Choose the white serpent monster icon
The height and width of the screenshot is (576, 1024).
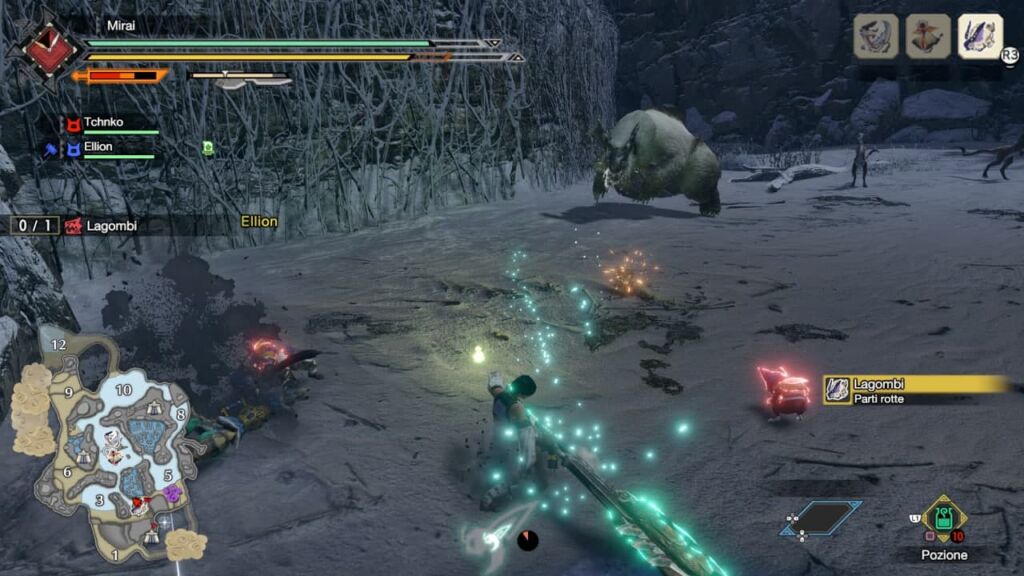click(x=876, y=37)
